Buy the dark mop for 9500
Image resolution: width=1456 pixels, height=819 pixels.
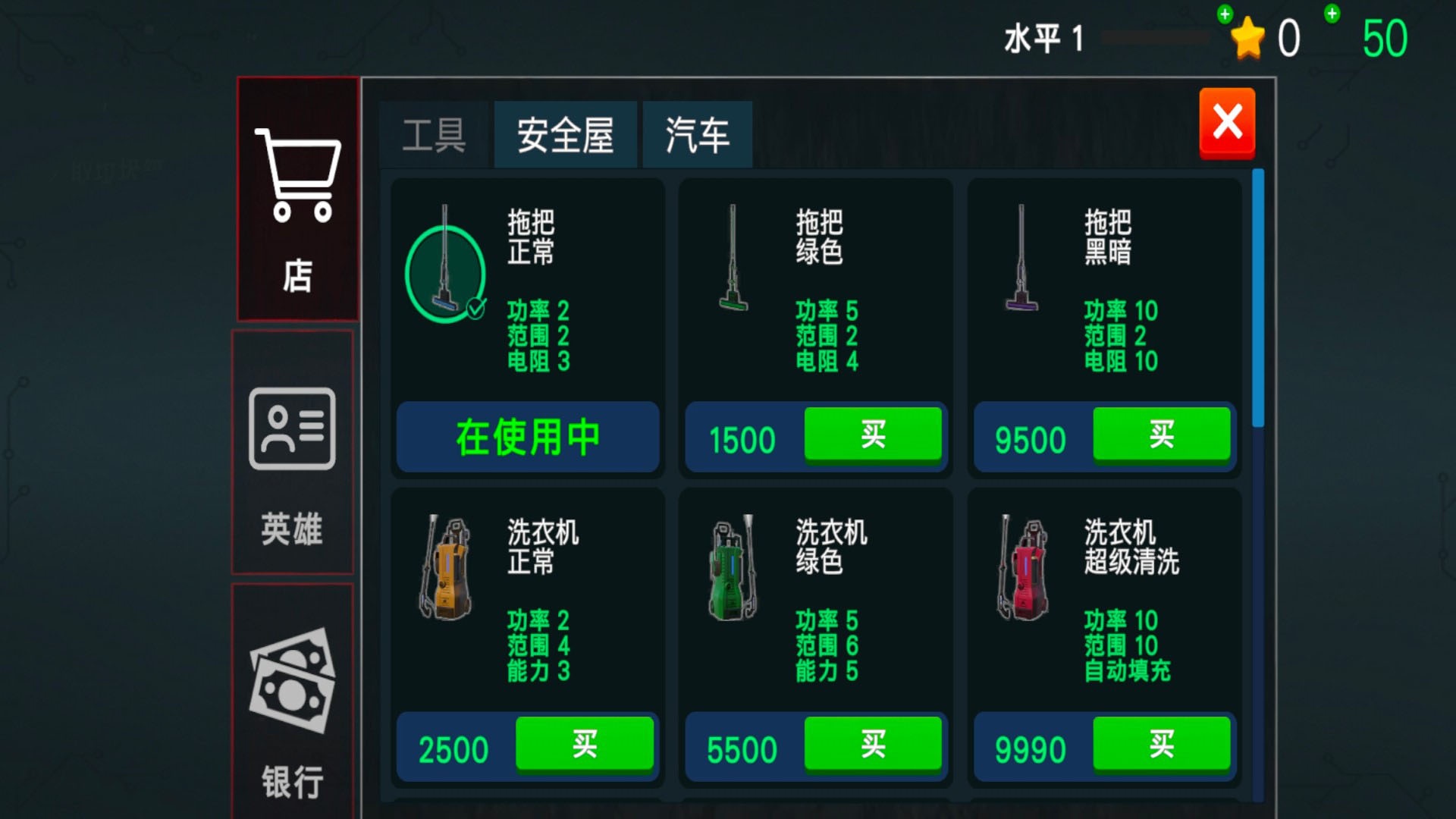[1161, 435]
